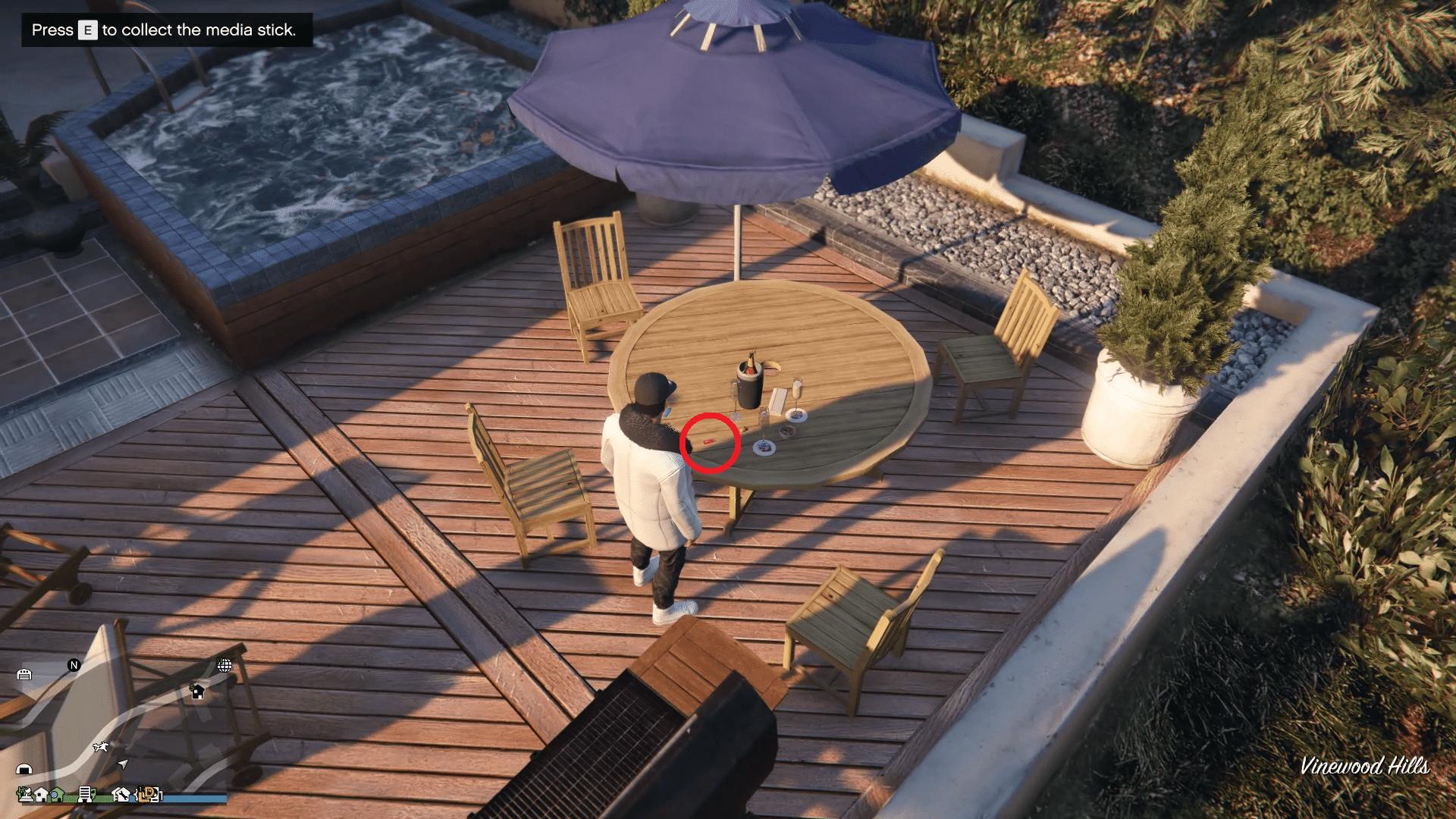The width and height of the screenshot is (1456, 819).
Task: Click the north compass marker on minimap
Action: pyautogui.click(x=74, y=665)
